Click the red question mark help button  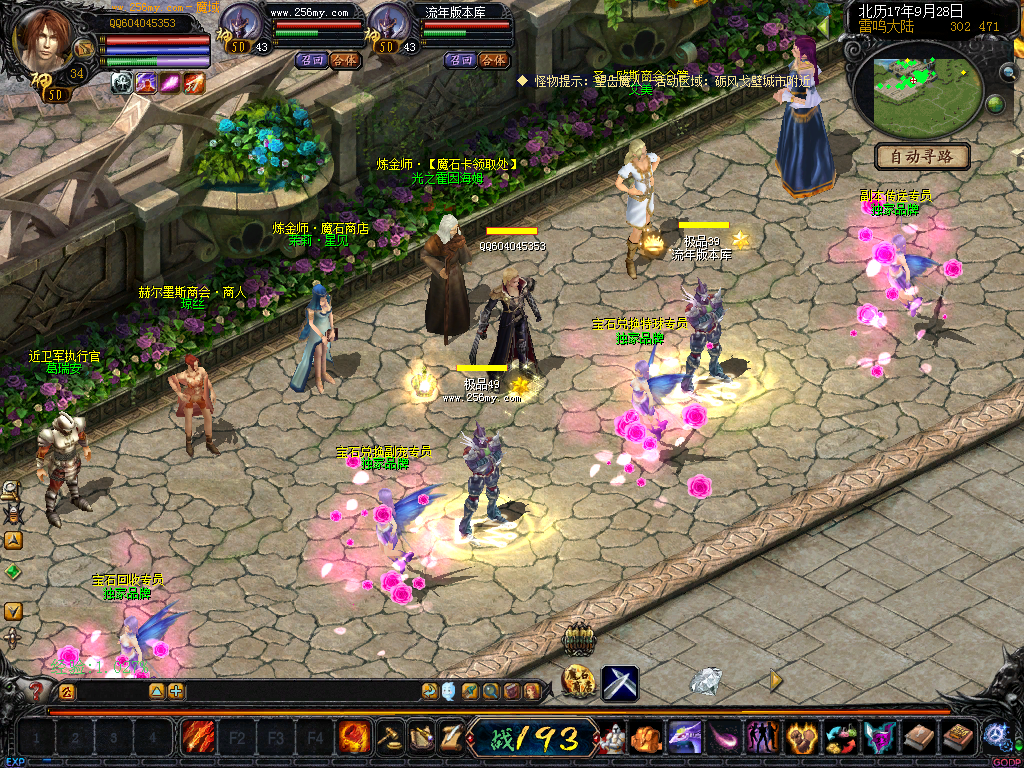point(37,690)
